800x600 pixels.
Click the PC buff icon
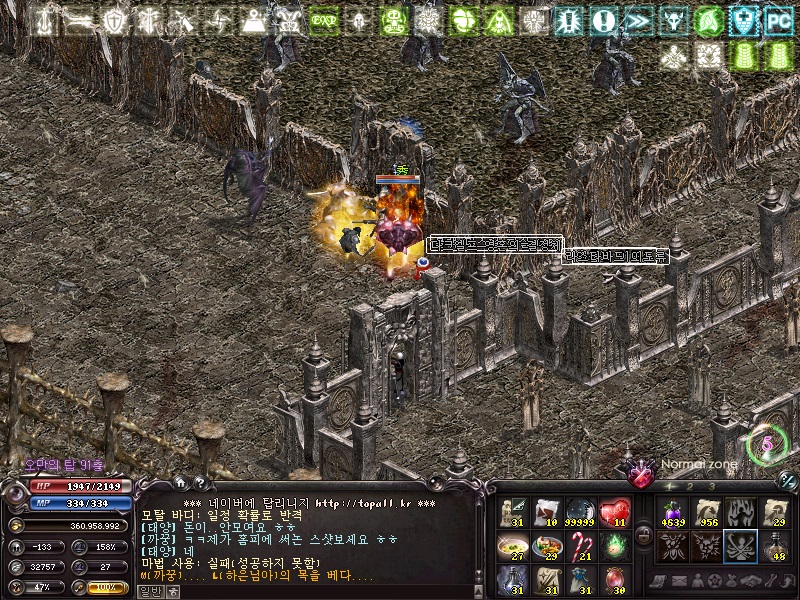click(x=778, y=20)
